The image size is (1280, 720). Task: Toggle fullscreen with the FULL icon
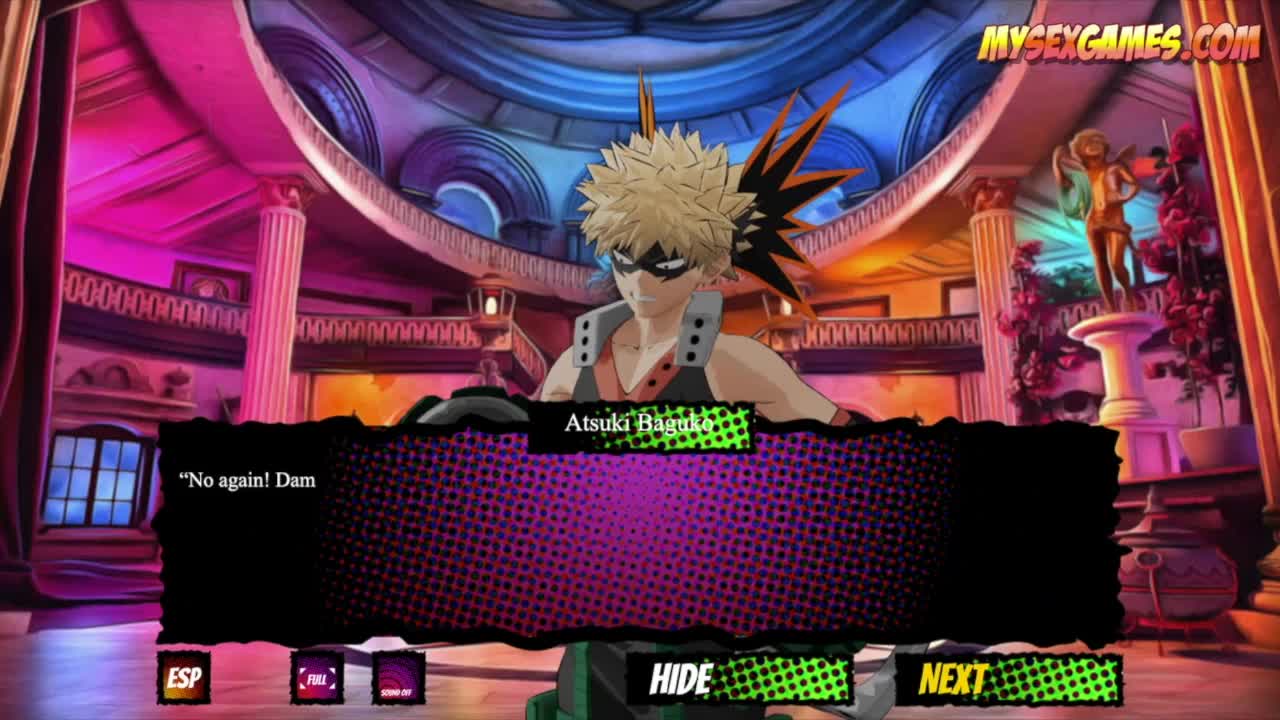pos(317,678)
